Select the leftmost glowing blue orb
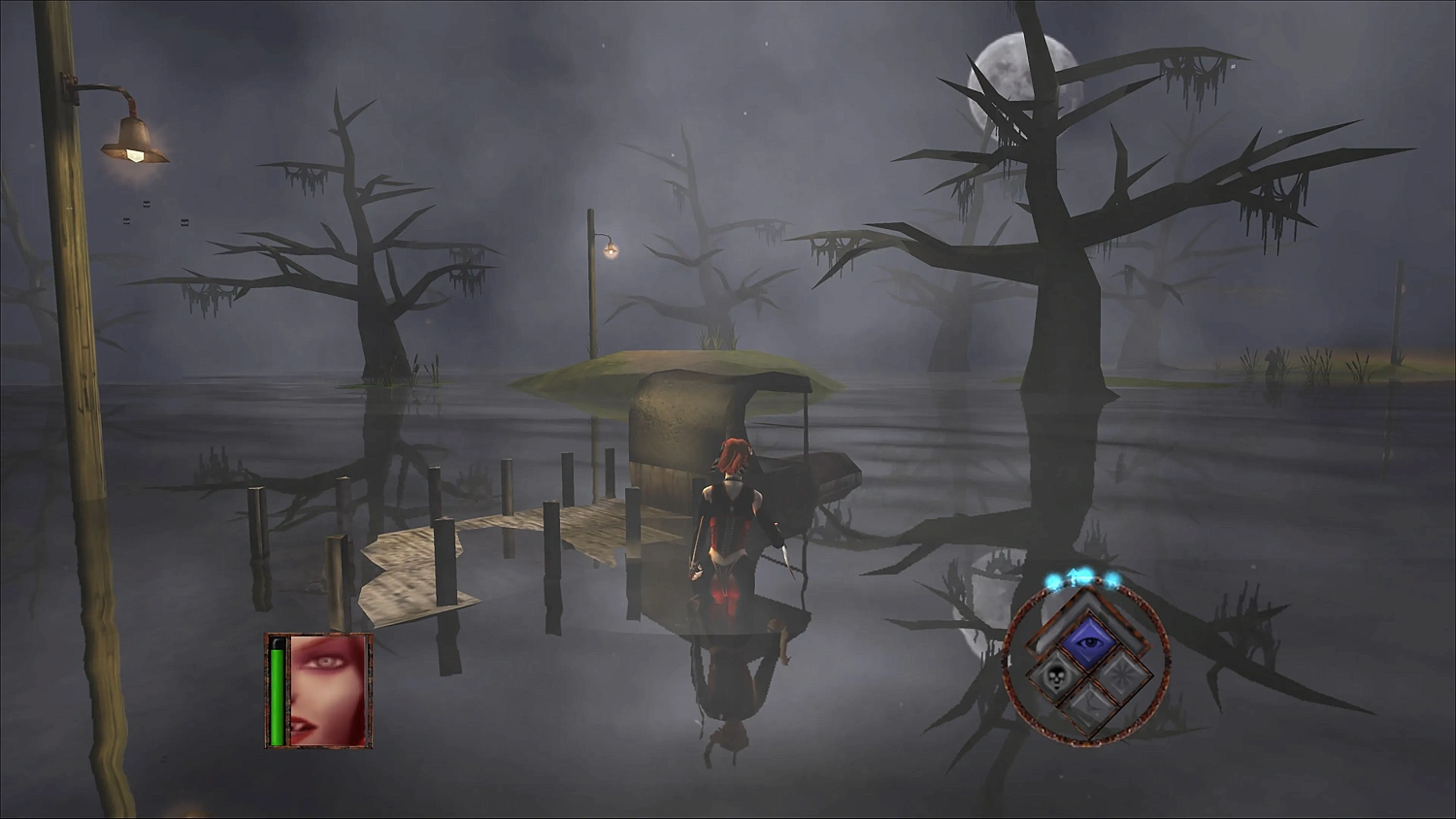 pyautogui.click(x=1051, y=580)
